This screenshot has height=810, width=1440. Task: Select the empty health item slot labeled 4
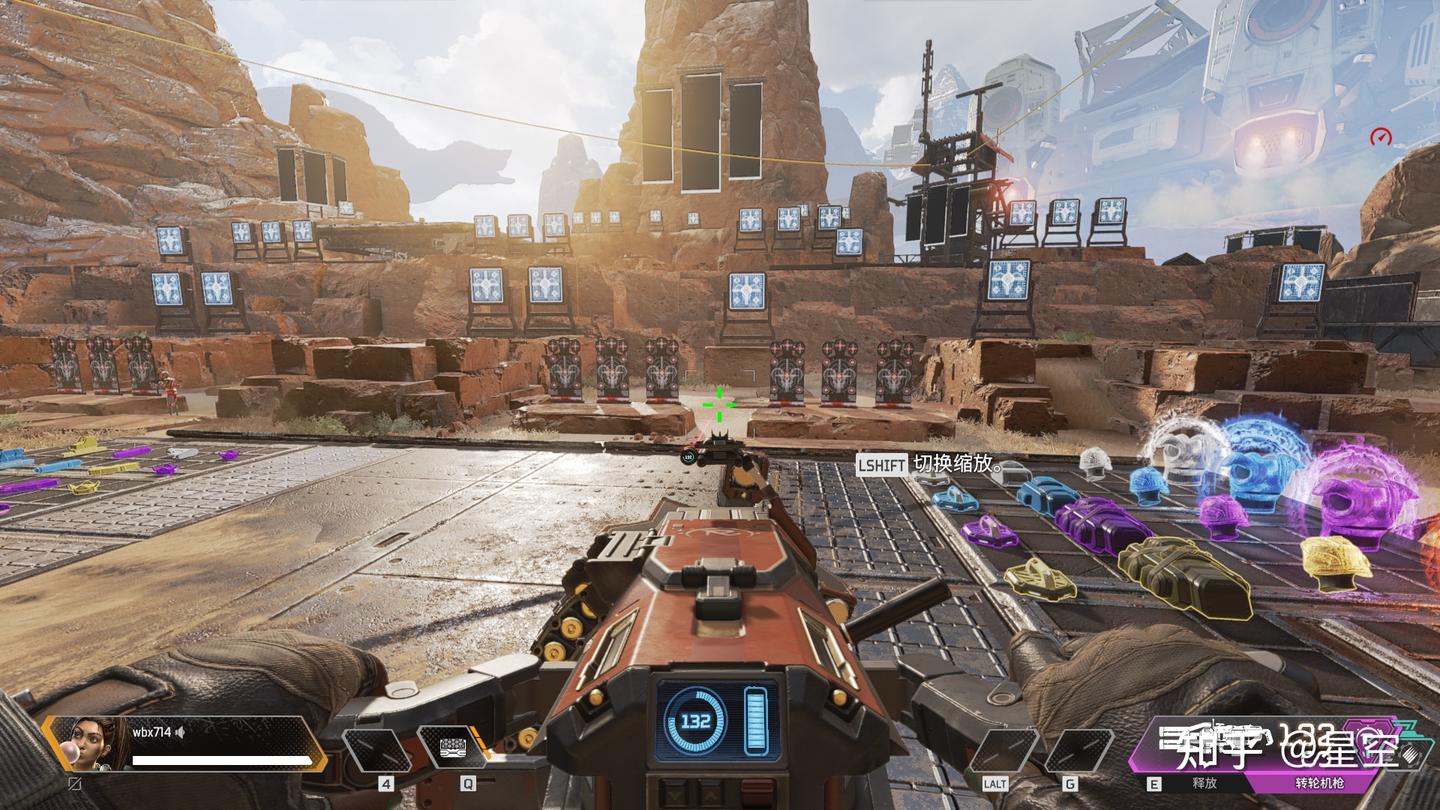point(376,750)
